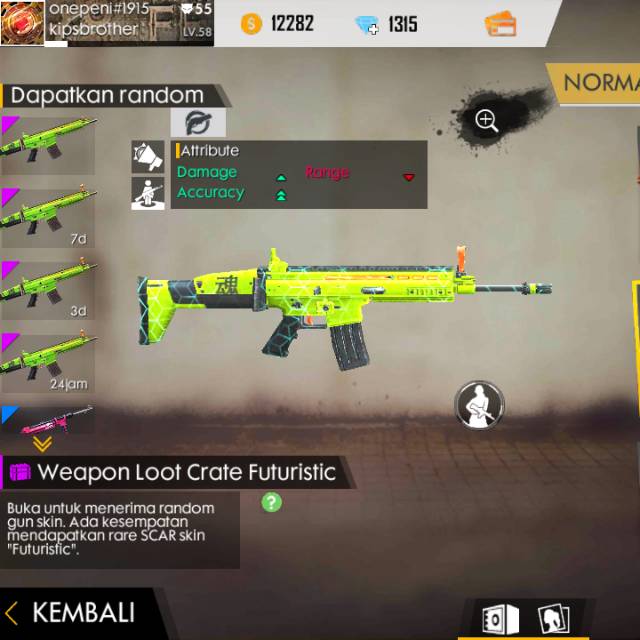This screenshot has height=640, width=640.
Task: Select the green SCAR skin labeled 7d
Action: coord(46,214)
